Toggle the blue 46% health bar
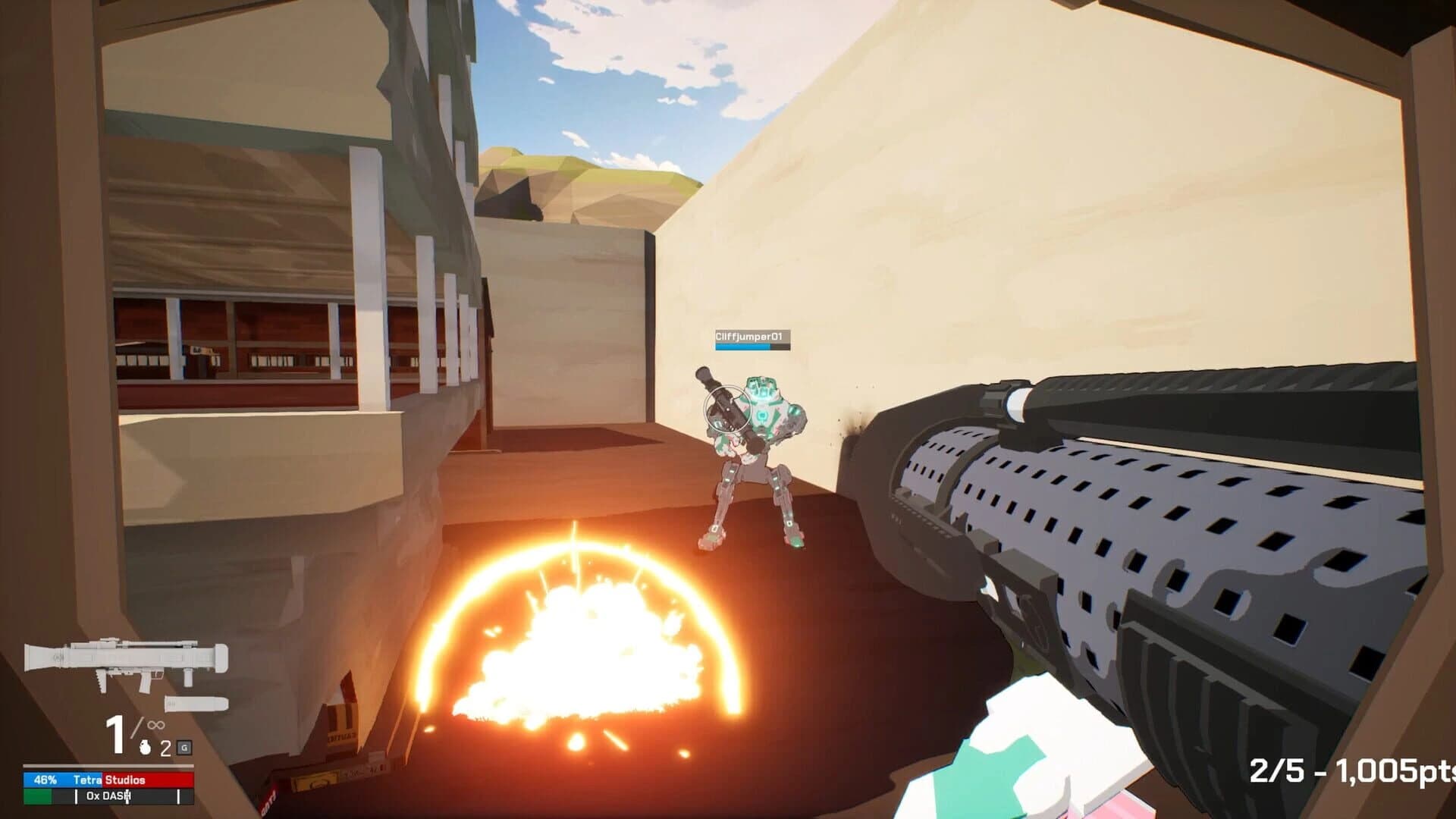Image resolution: width=1456 pixels, height=819 pixels. pos(62,780)
